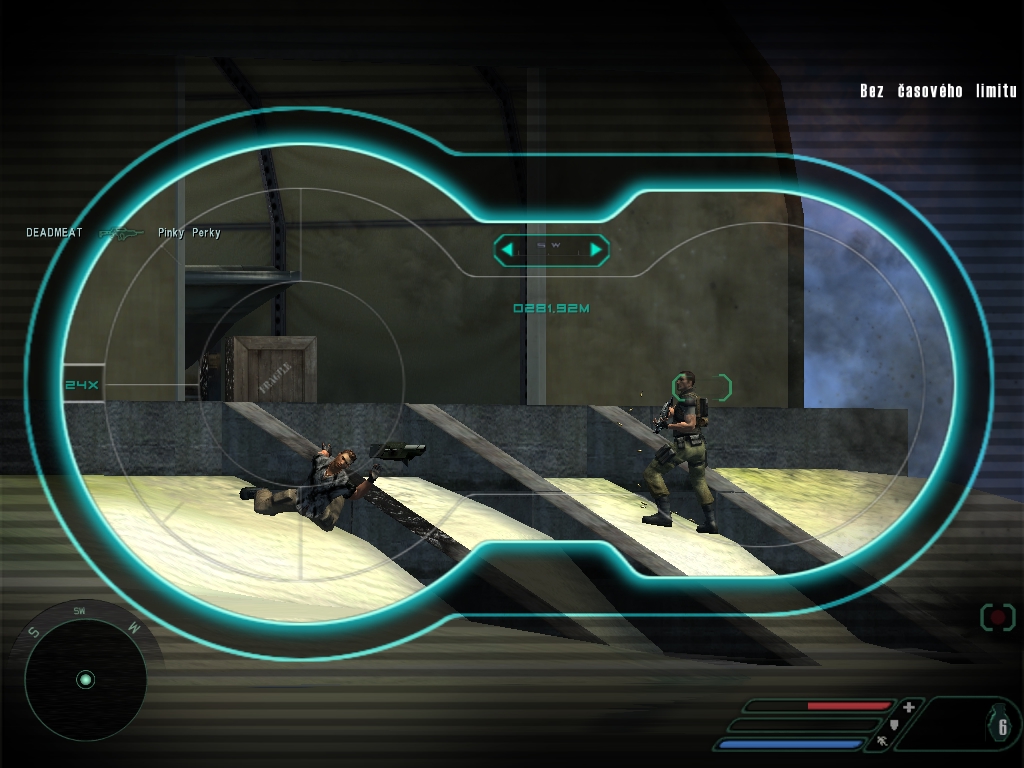
Task: Select the left arrow on the scope compass
Action: click(507, 249)
